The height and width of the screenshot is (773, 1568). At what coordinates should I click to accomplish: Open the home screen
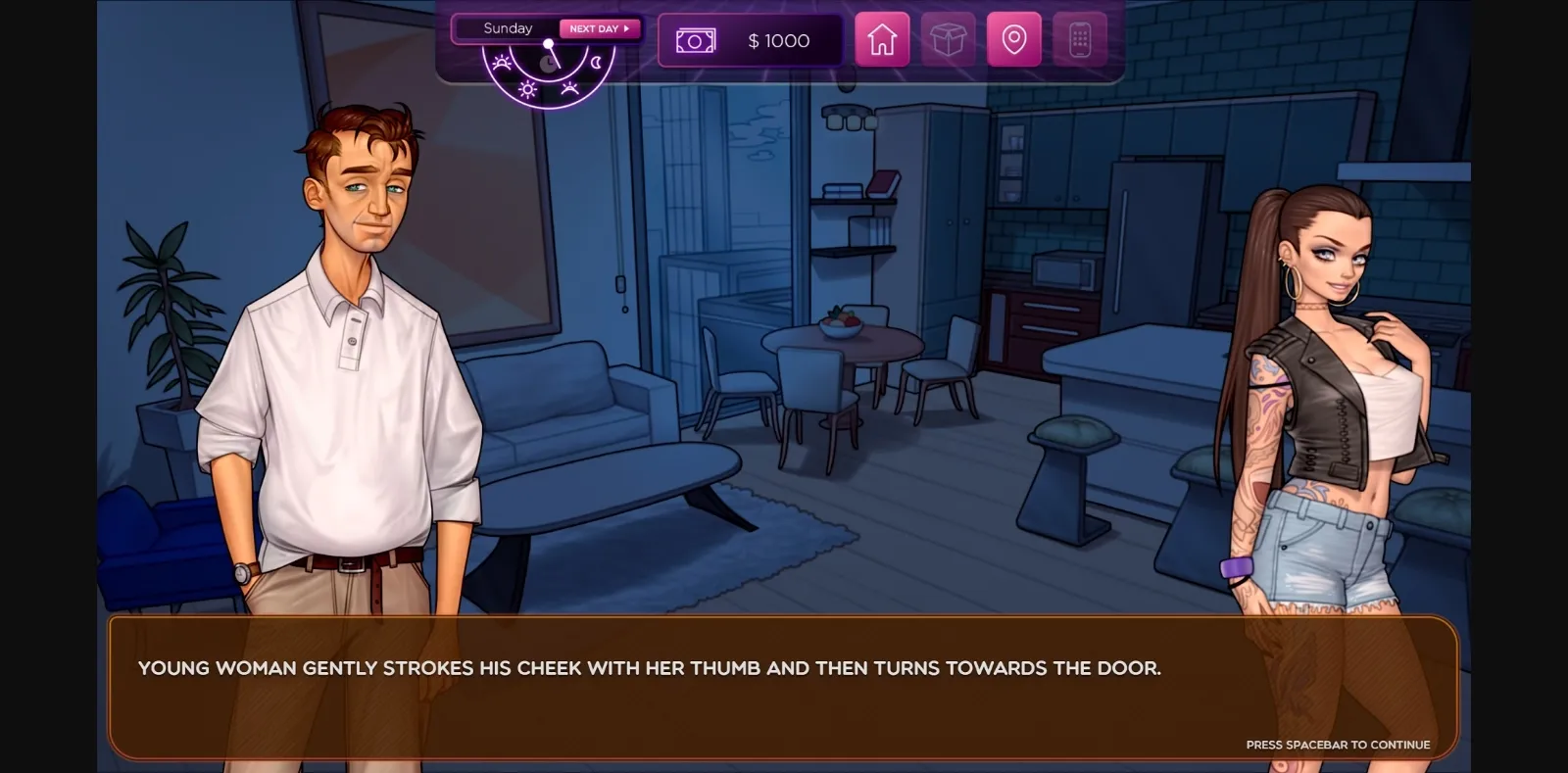pyautogui.click(x=882, y=39)
